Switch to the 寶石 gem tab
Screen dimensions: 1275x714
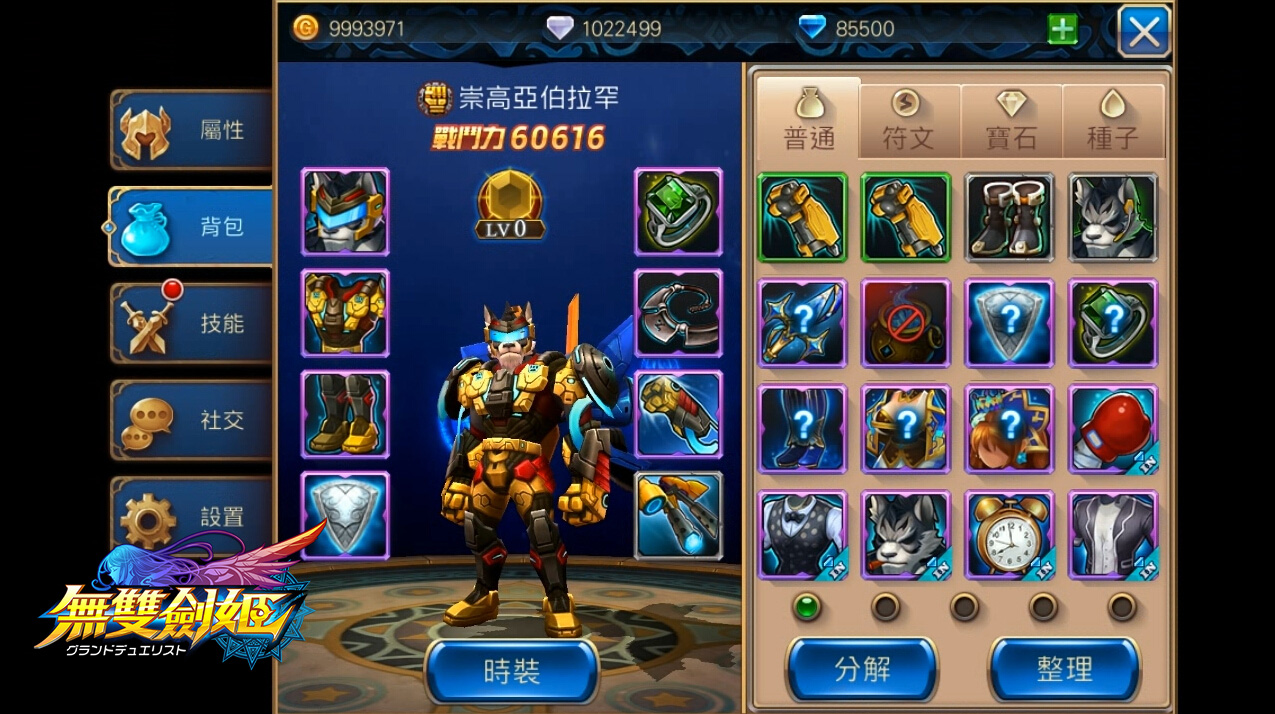coord(1011,121)
